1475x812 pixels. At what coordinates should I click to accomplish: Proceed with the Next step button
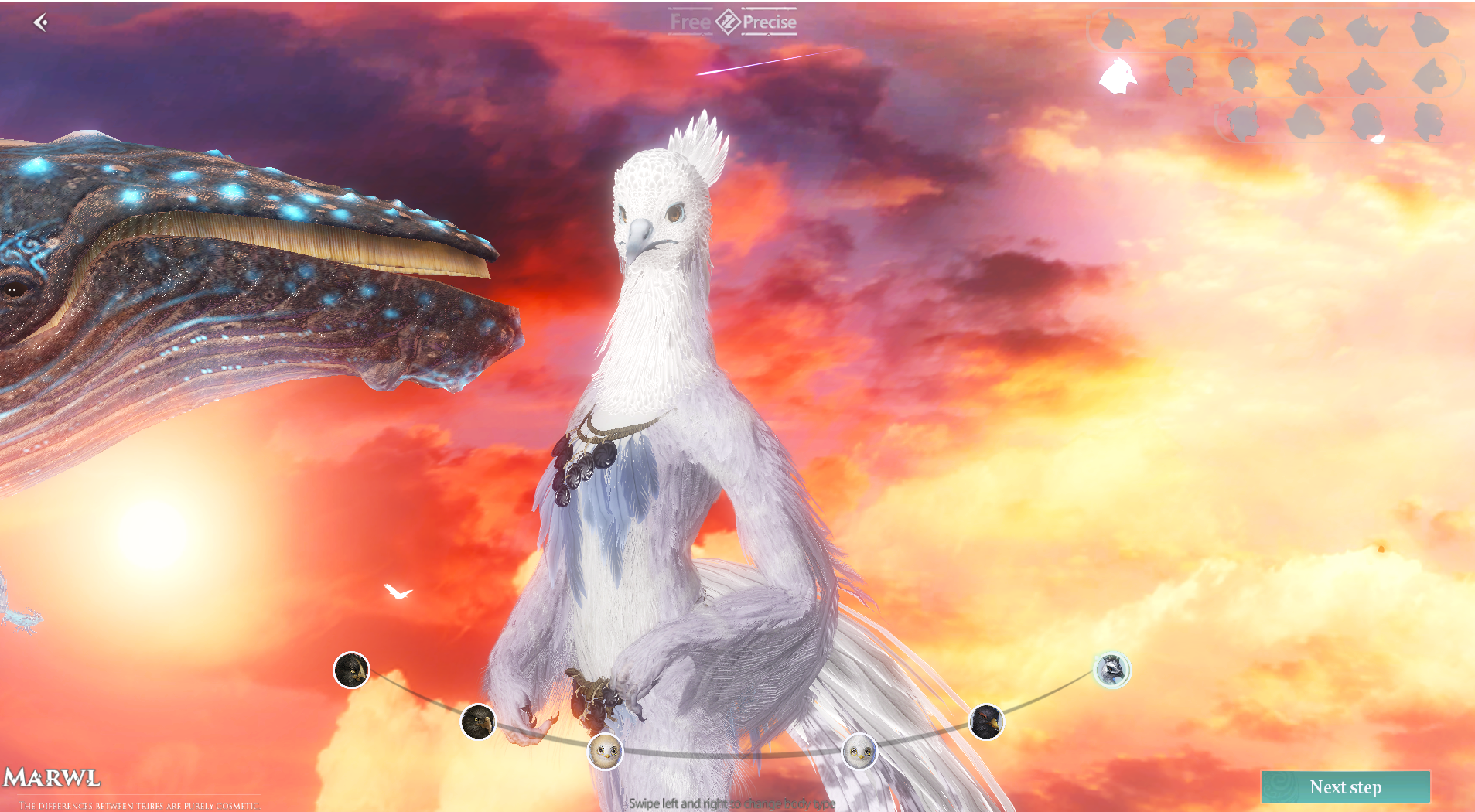coord(1345,786)
